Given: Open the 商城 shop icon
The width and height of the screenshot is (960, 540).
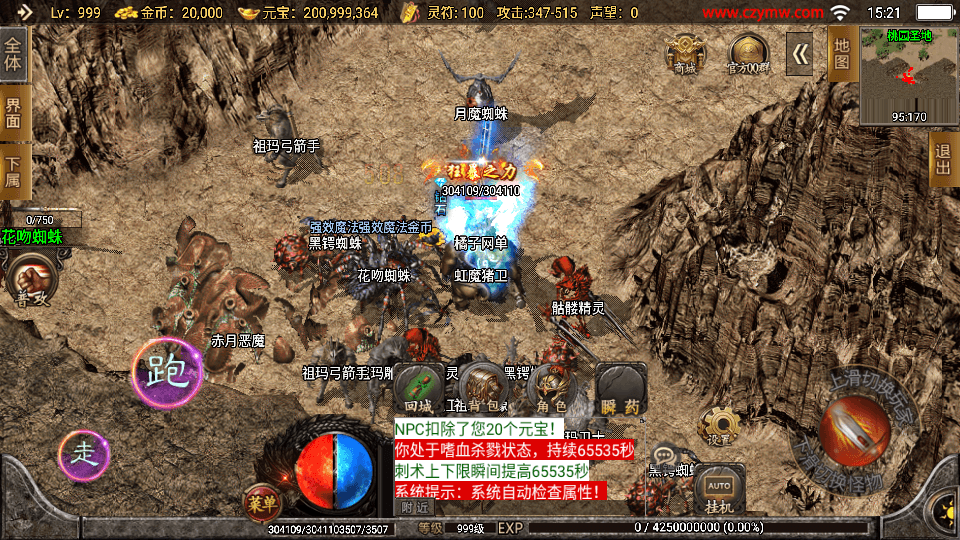Looking at the screenshot, I should [685, 52].
